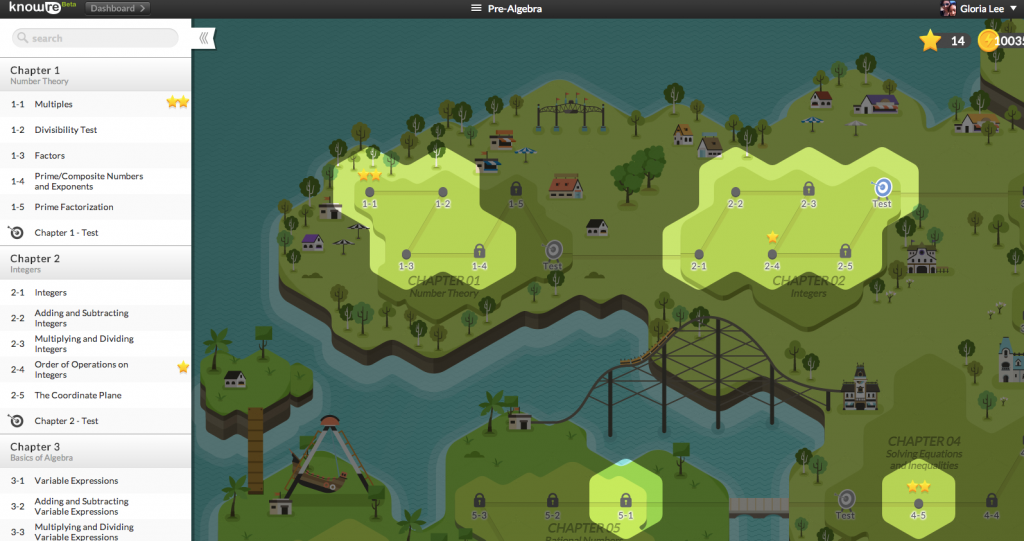This screenshot has height=541, width=1024.
Task: Select map node 1-2 on Chapter 01
Action: click(442, 192)
